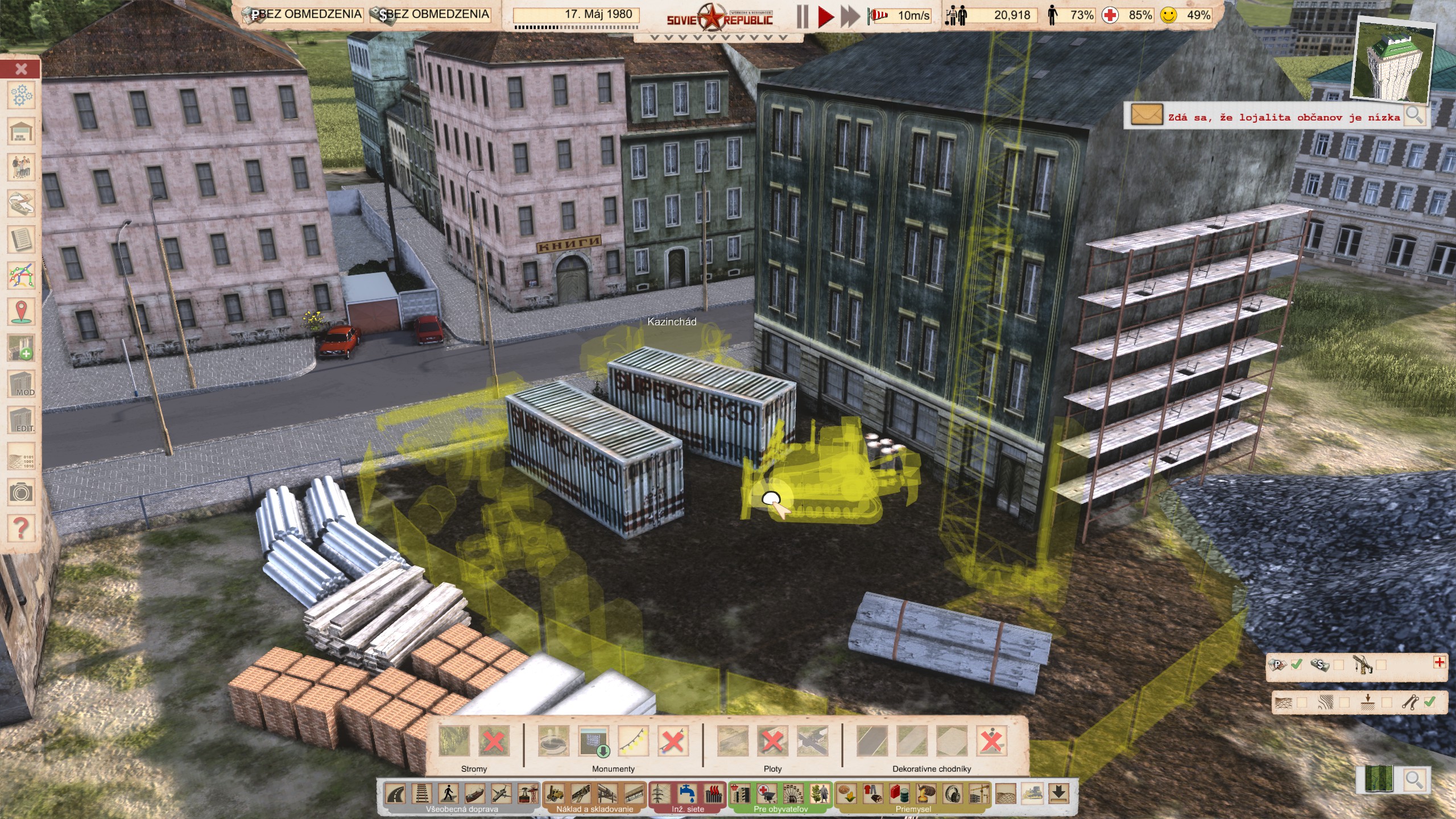The height and width of the screenshot is (819, 1456).
Task: Pick the remove fence tool
Action: [x=772, y=742]
